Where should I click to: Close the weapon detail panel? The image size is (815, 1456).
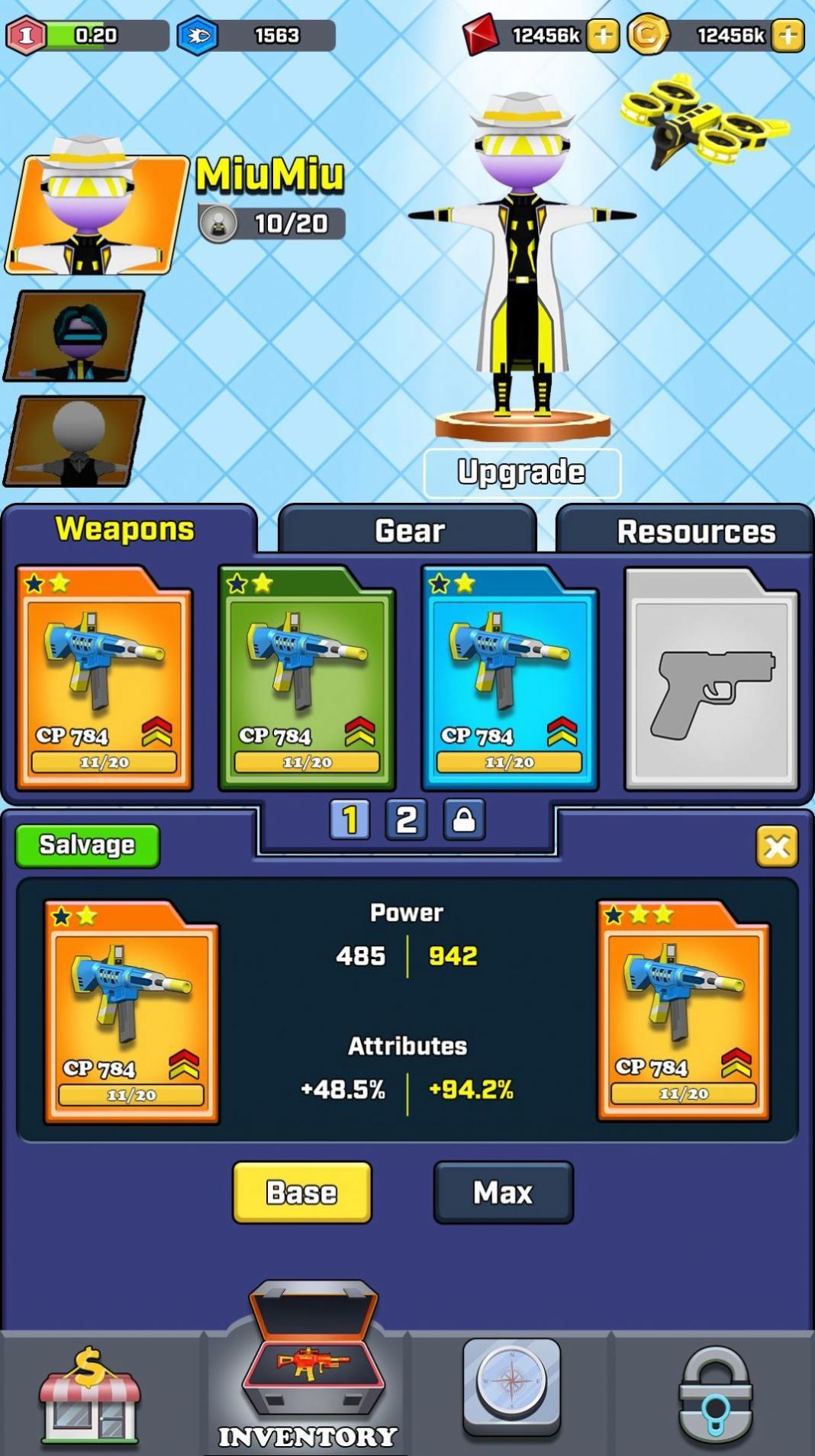tap(777, 846)
